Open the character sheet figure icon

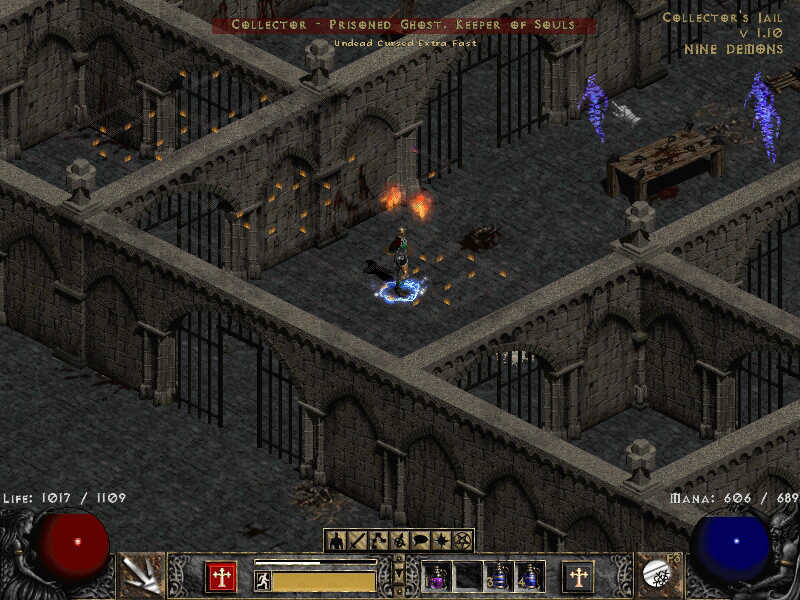coord(335,540)
